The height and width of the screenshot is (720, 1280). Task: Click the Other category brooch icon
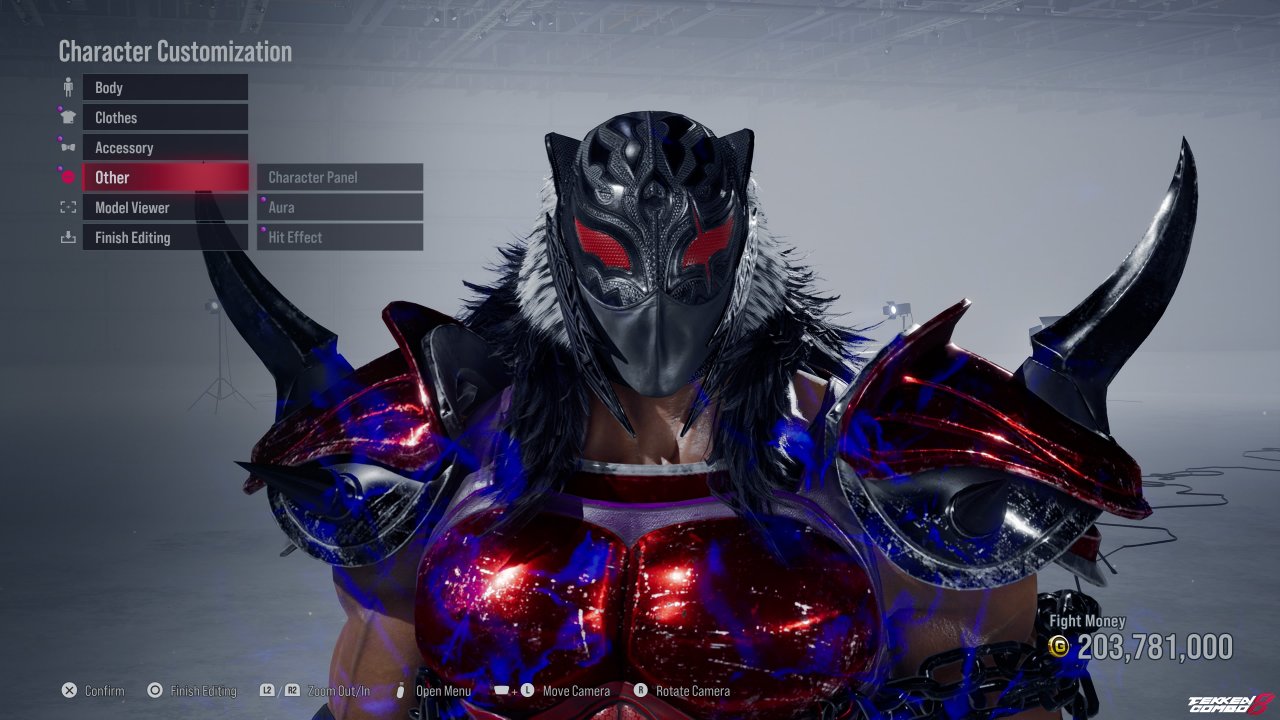tap(67, 177)
